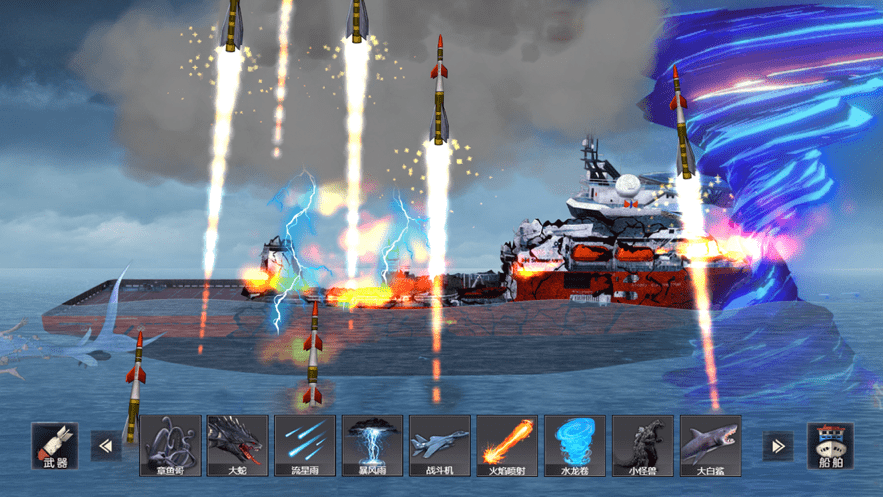Activate the 火焰喷射 flame jet
Image resolution: width=883 pixels, height=497 pixels.
507,446
